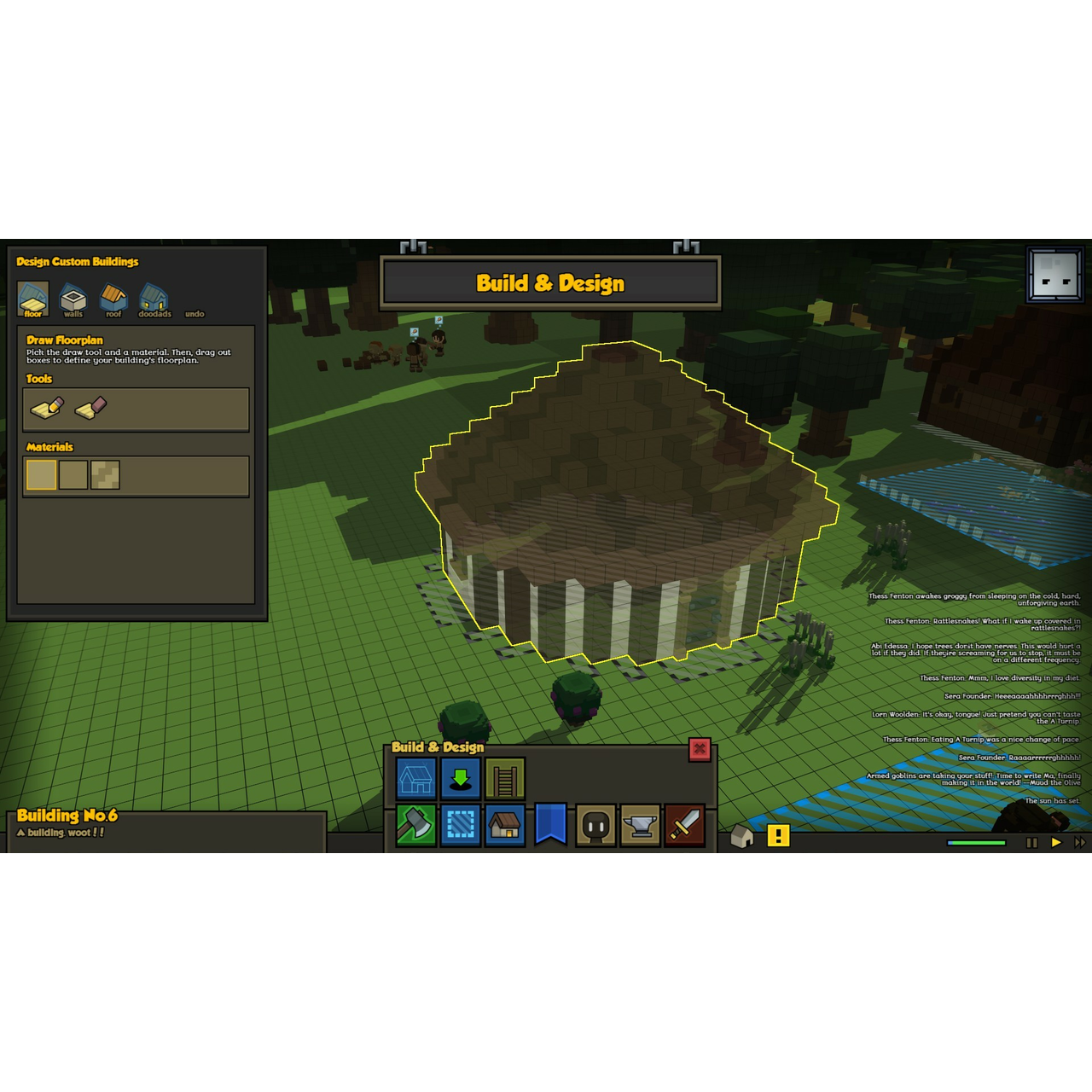Screen dimensions: 1092x1092
Task: Choose the floor eraser tool
Action: [90, 409]
